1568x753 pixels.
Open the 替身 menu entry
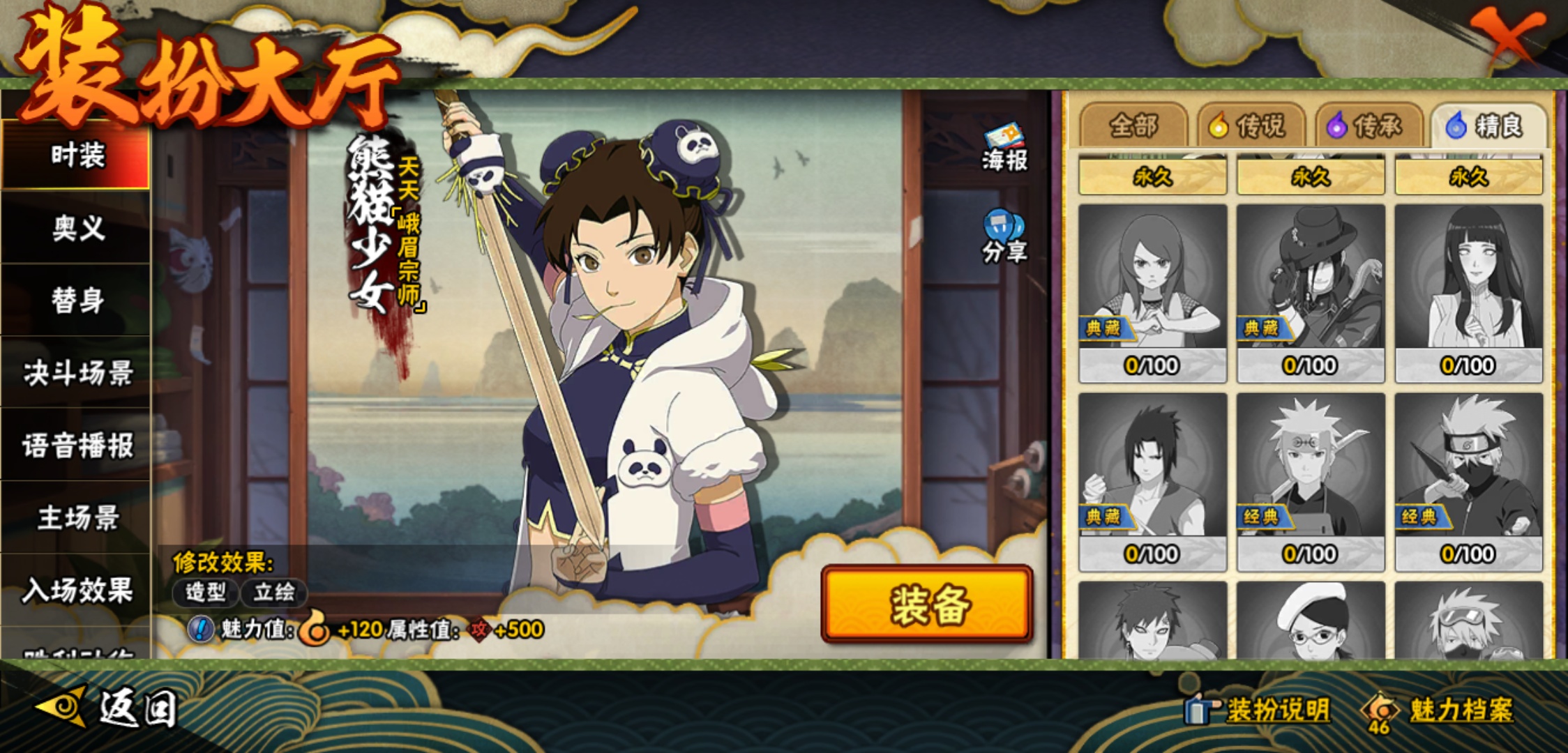pyautogui.click(x=77, y=301)
